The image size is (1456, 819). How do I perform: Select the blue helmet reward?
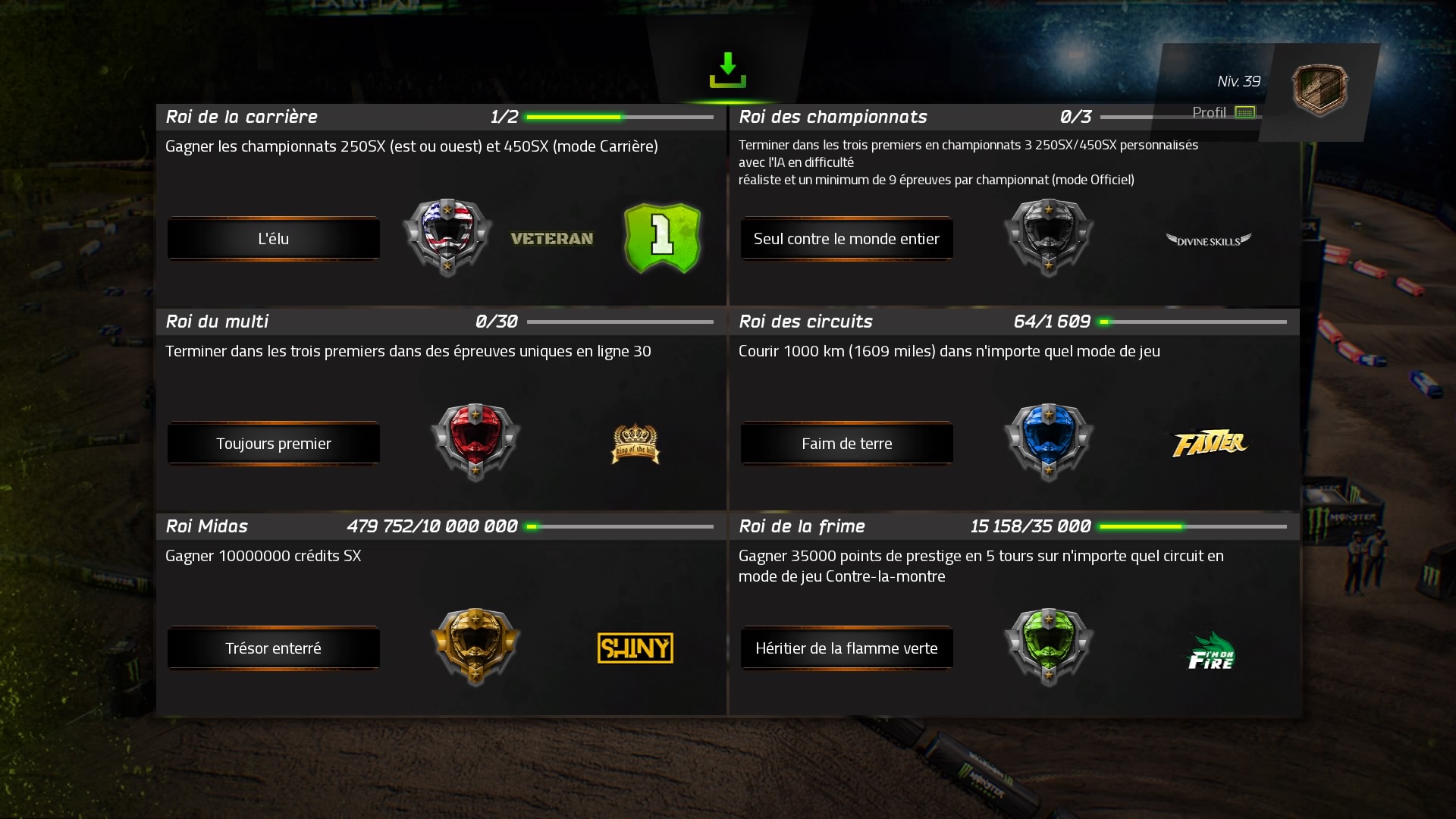1049,441
